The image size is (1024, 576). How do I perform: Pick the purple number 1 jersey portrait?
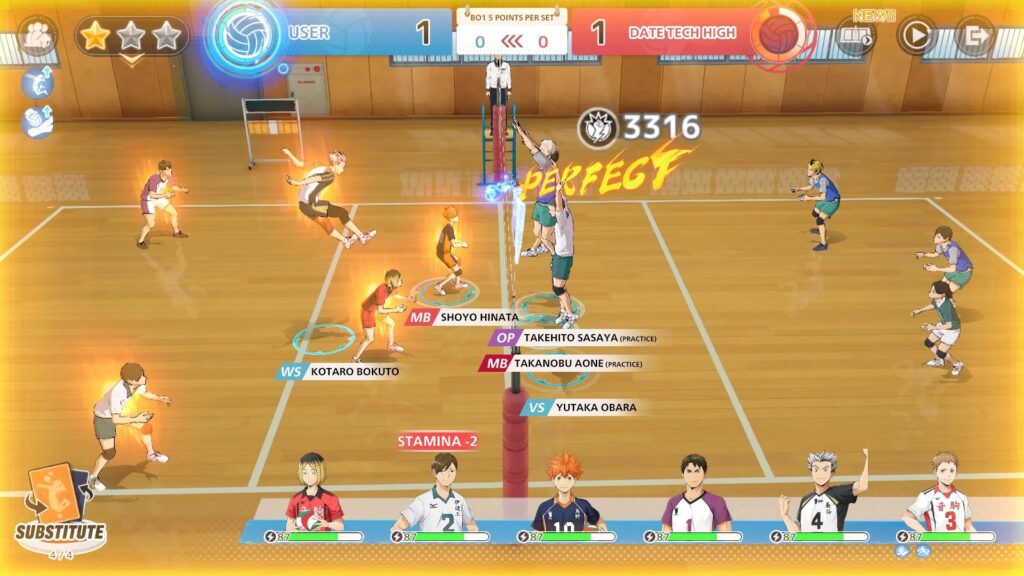(695, 495)
